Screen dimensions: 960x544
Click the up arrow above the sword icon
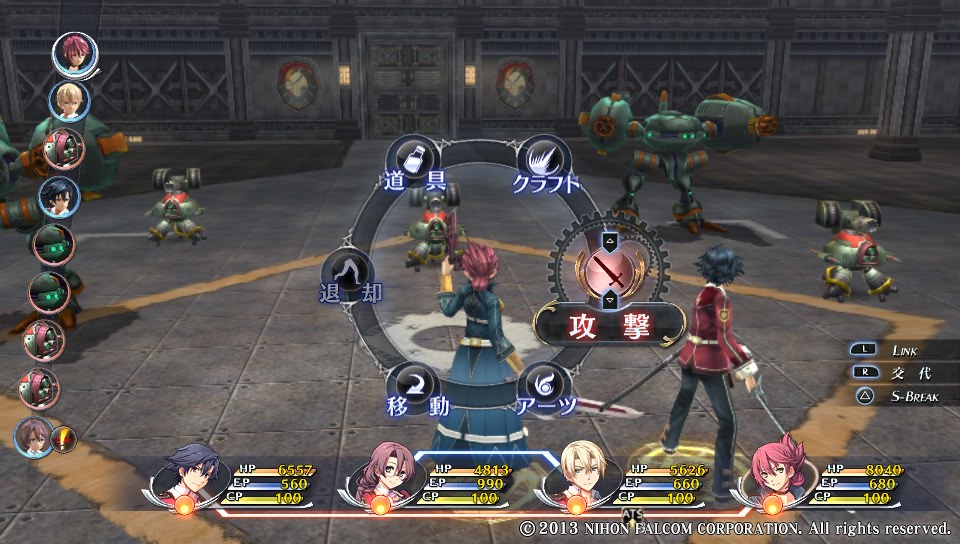[609, 241]
